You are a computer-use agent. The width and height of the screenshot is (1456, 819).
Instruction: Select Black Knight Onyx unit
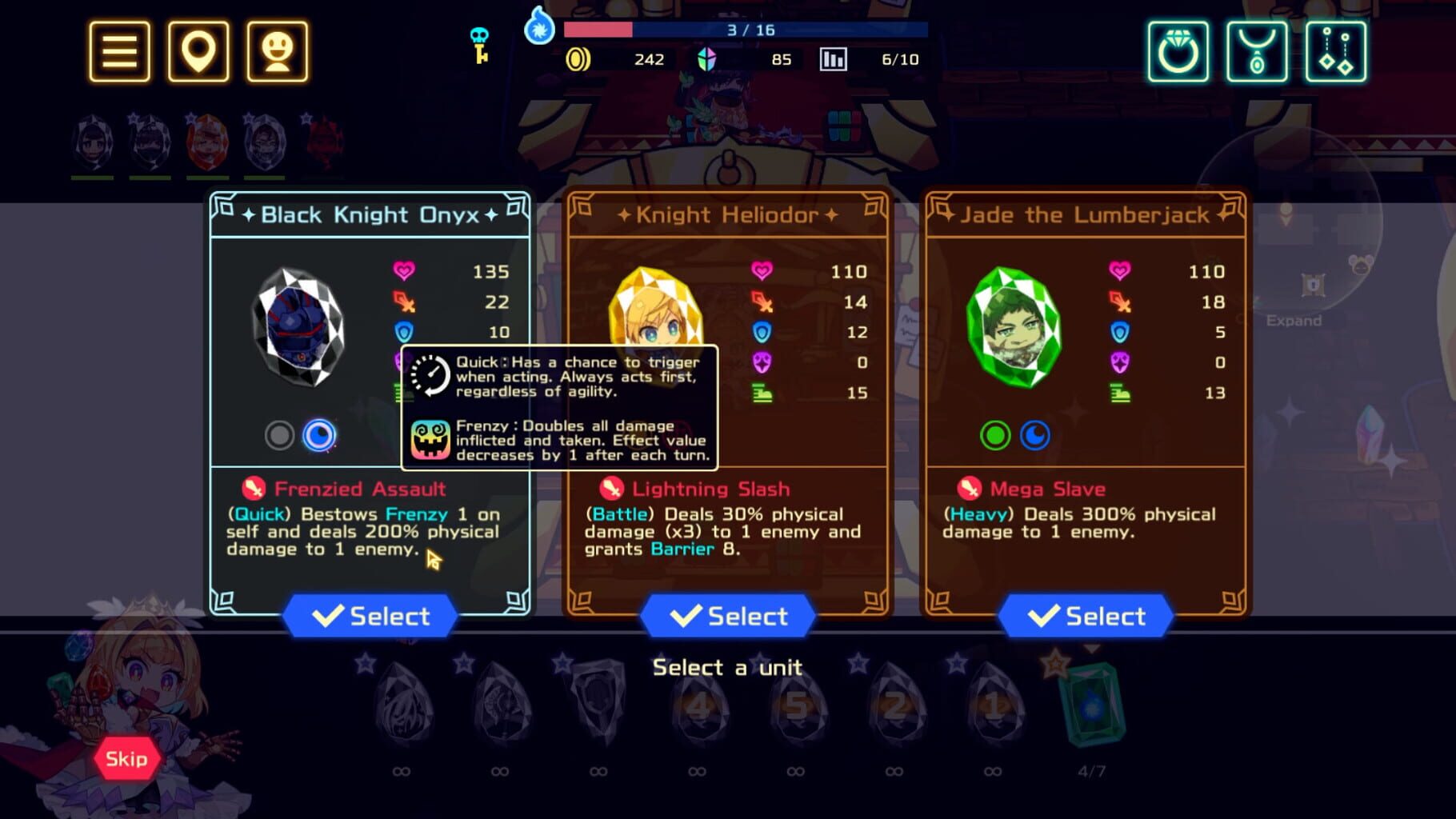pyautogui.click(x=370, y=615)
